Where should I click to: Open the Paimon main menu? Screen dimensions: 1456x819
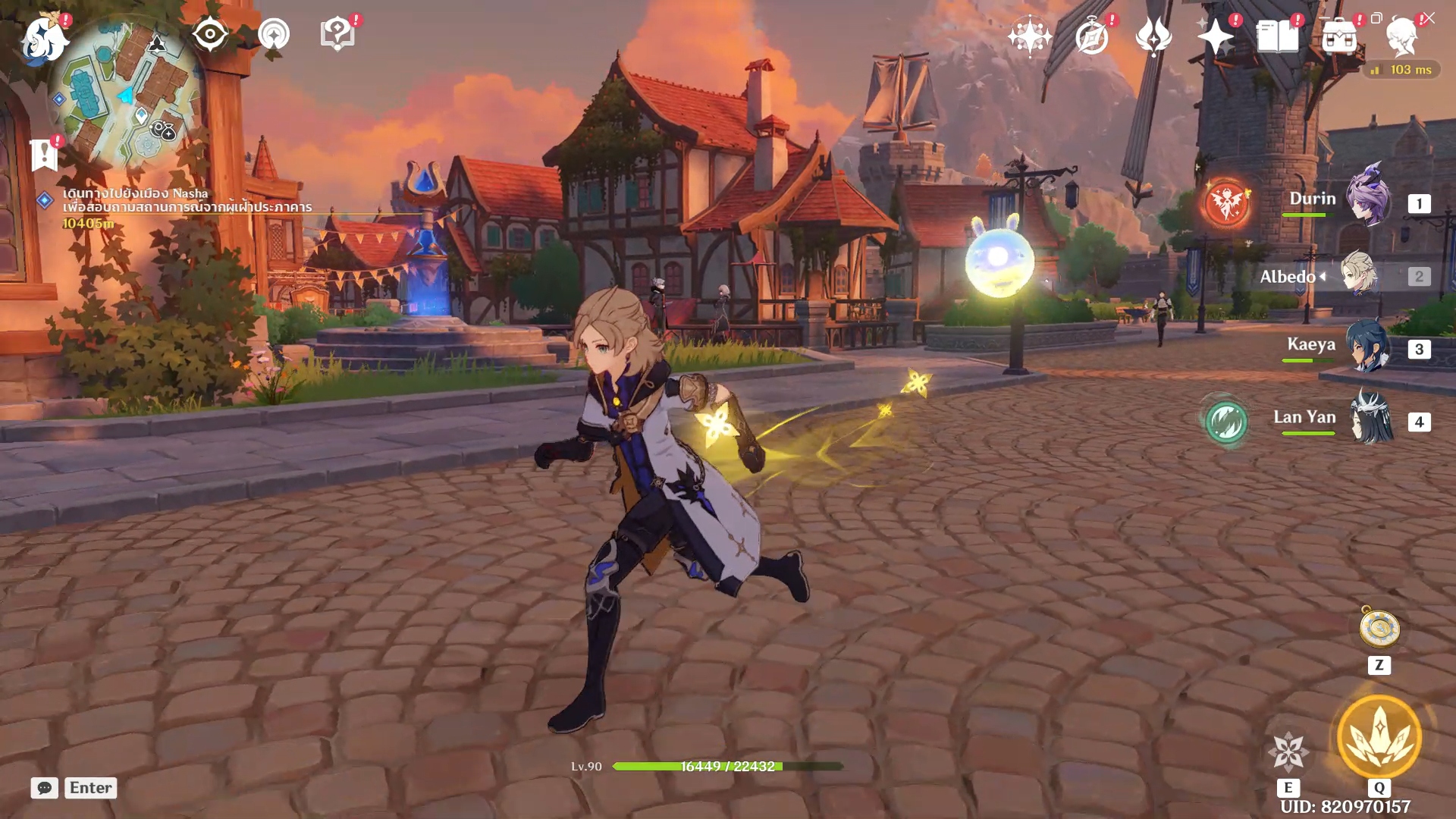click(x=43, y=38)
